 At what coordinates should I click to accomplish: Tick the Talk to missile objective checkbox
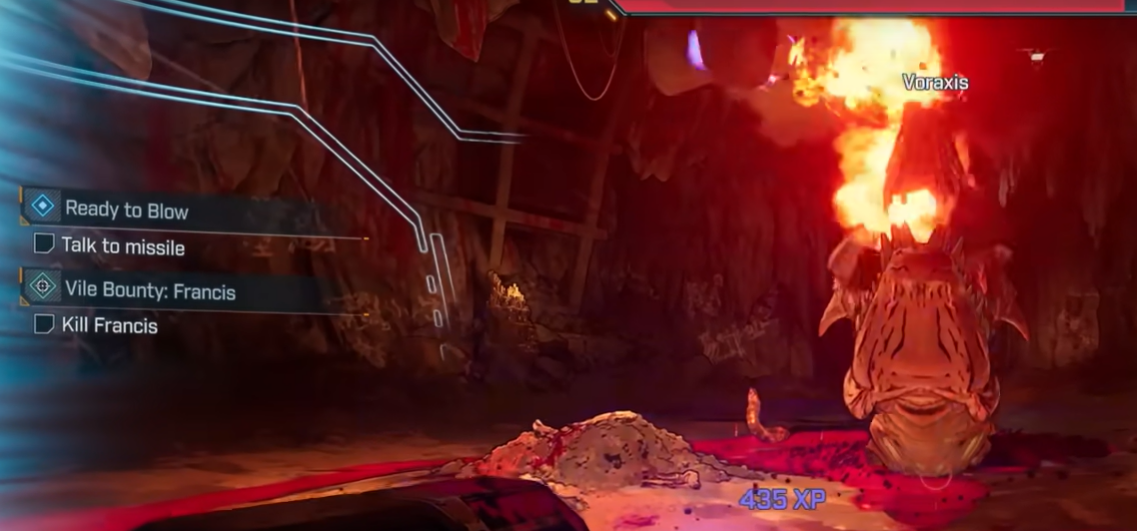pyautogui.click(x=44, y=244)
